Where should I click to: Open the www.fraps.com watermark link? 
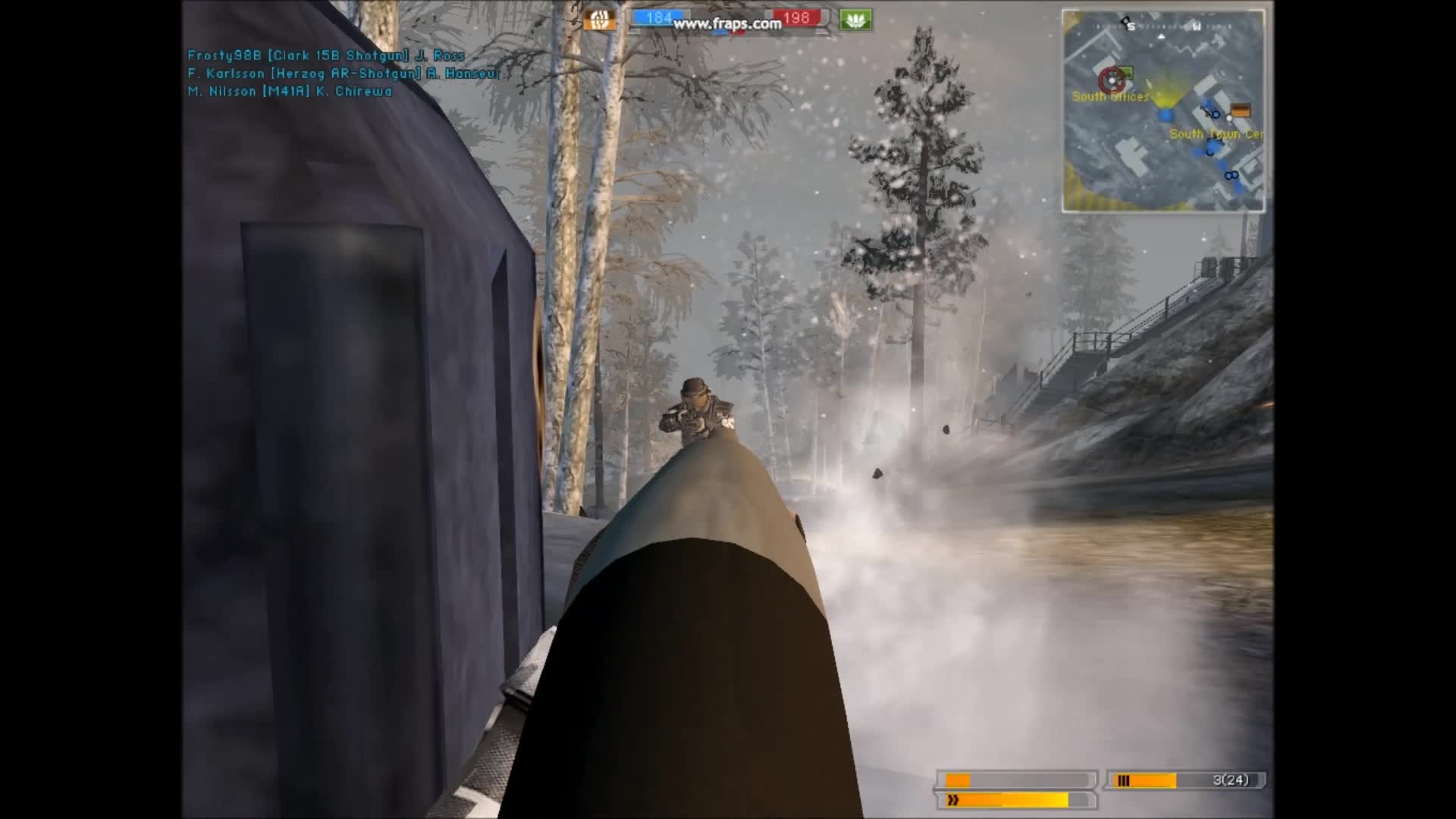coord(727,24)
